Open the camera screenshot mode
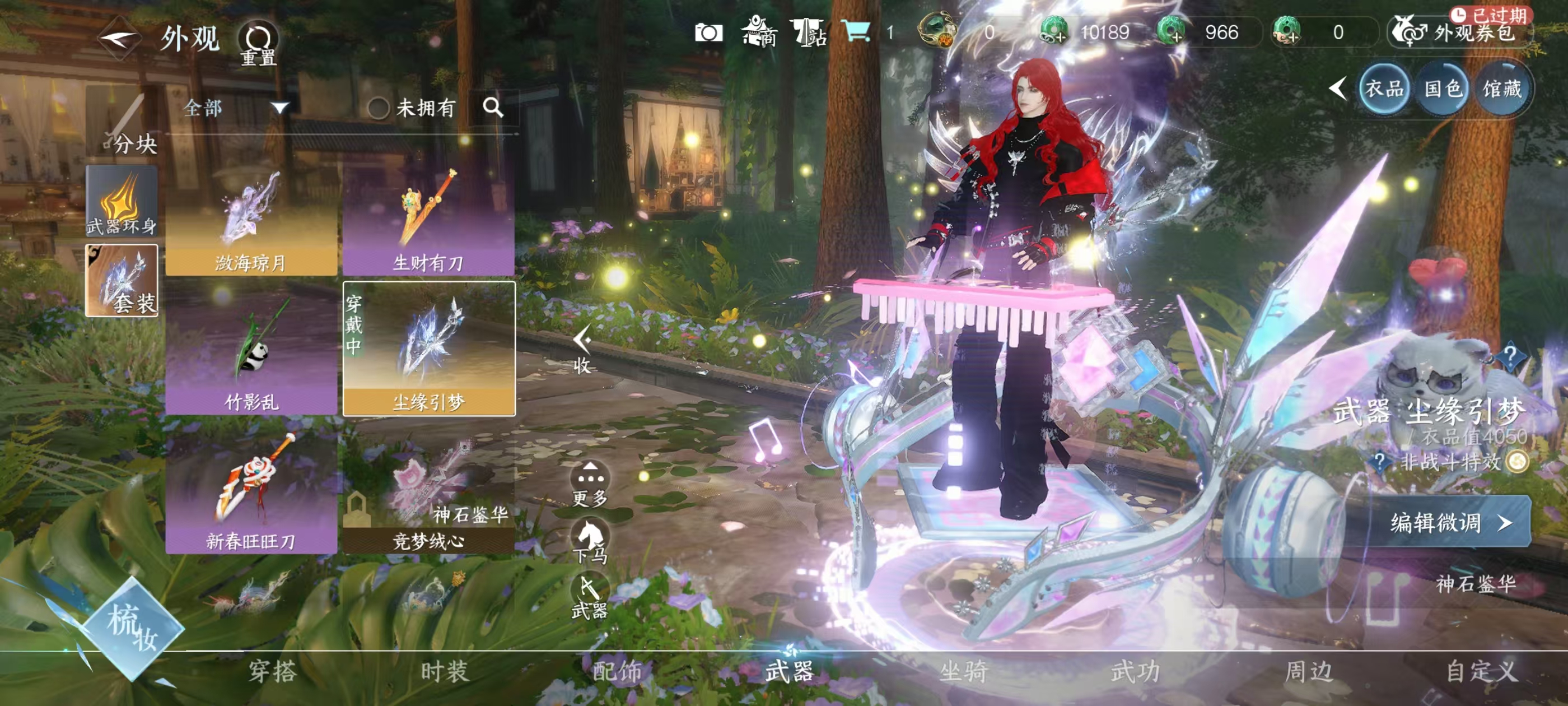 point(708,32)
